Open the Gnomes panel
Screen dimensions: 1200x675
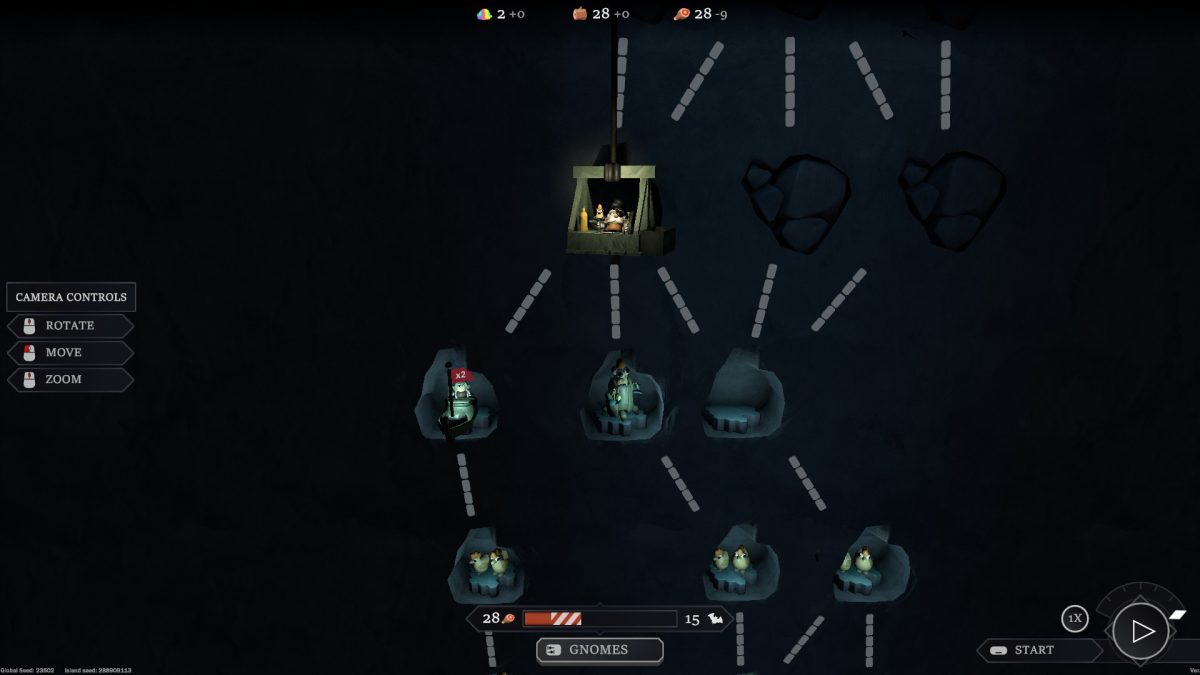click(x=599, y=650)
